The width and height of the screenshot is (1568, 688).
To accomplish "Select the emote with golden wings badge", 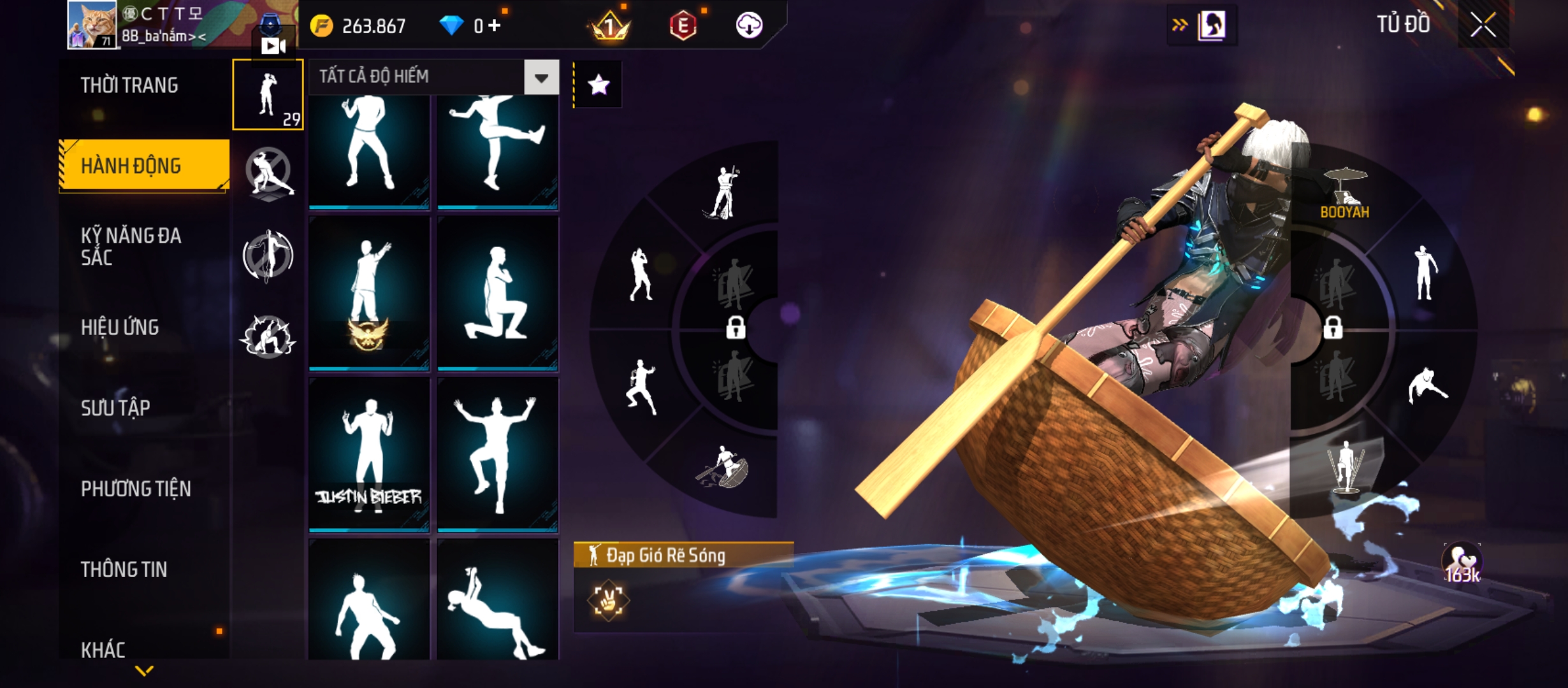I will tap(369, 293).
